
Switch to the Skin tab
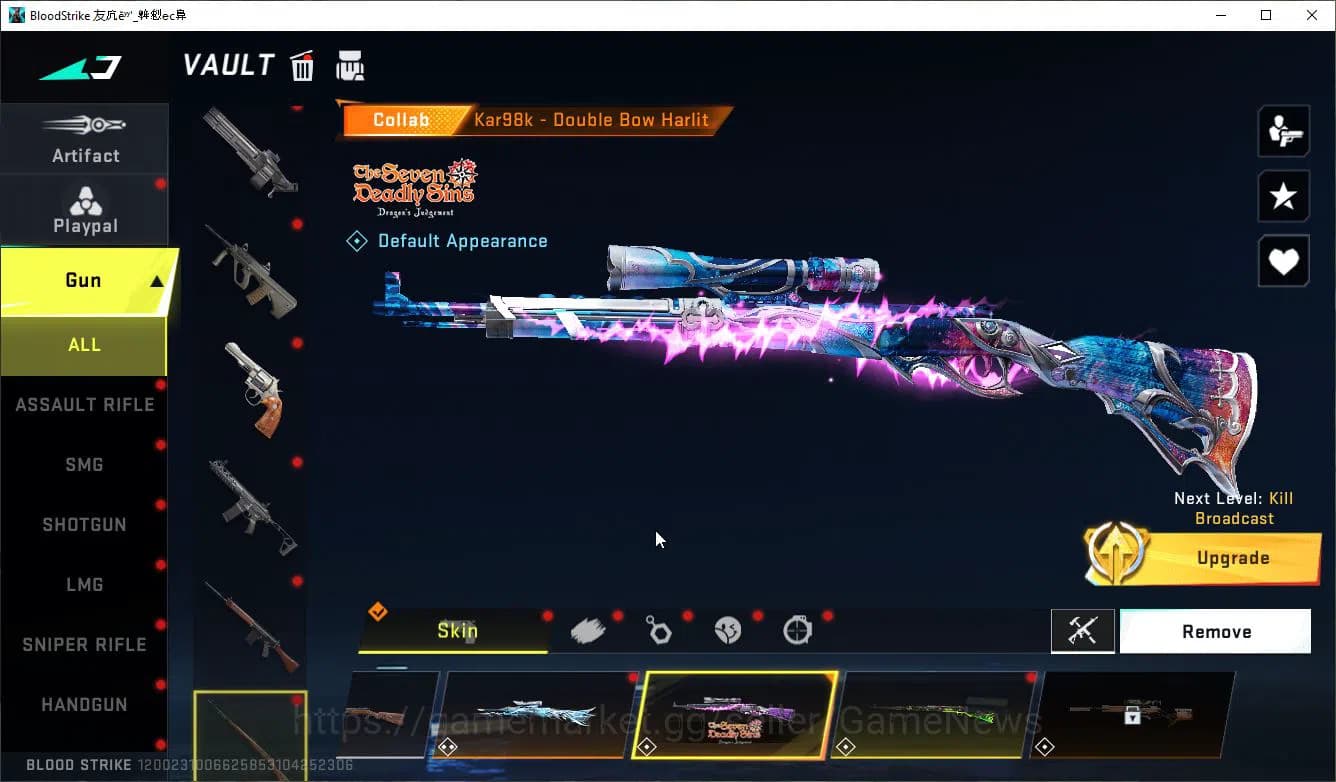457,631
